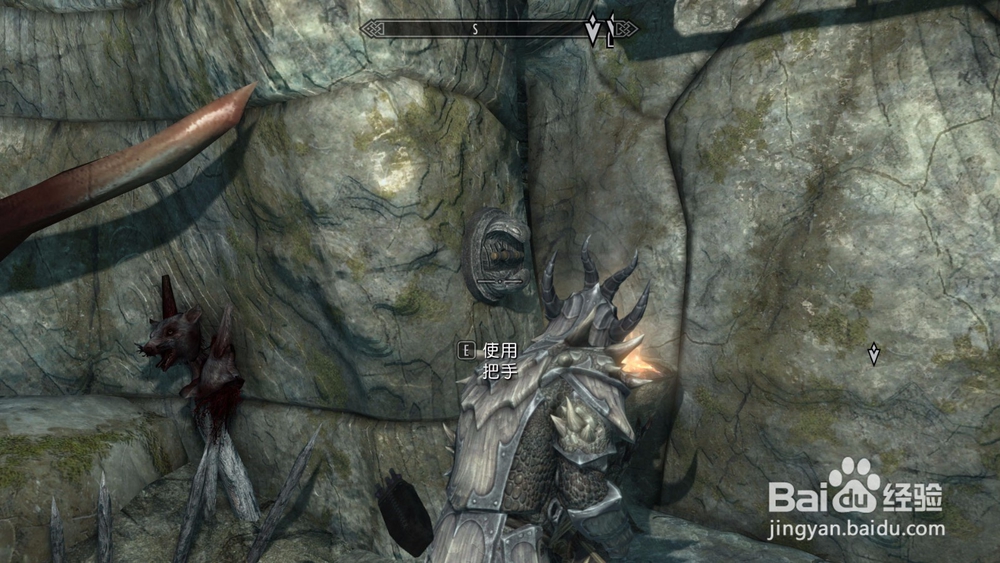The width and height of the screenshot is (1000, 563).
Task: Click the floating quest marker on the rock wall
Action: (x=874, y=354)
